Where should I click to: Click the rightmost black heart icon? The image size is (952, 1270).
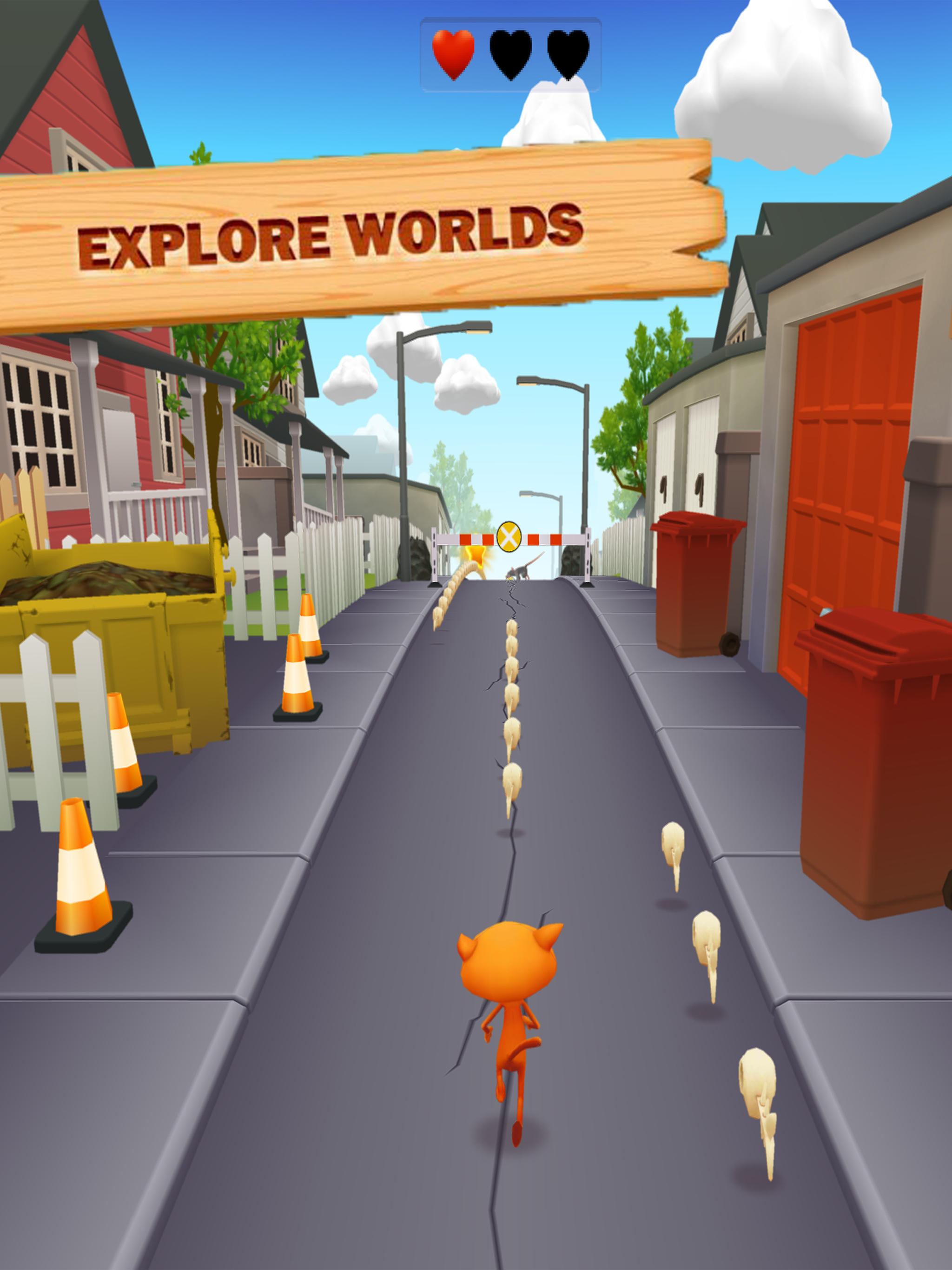pos(568,54)
